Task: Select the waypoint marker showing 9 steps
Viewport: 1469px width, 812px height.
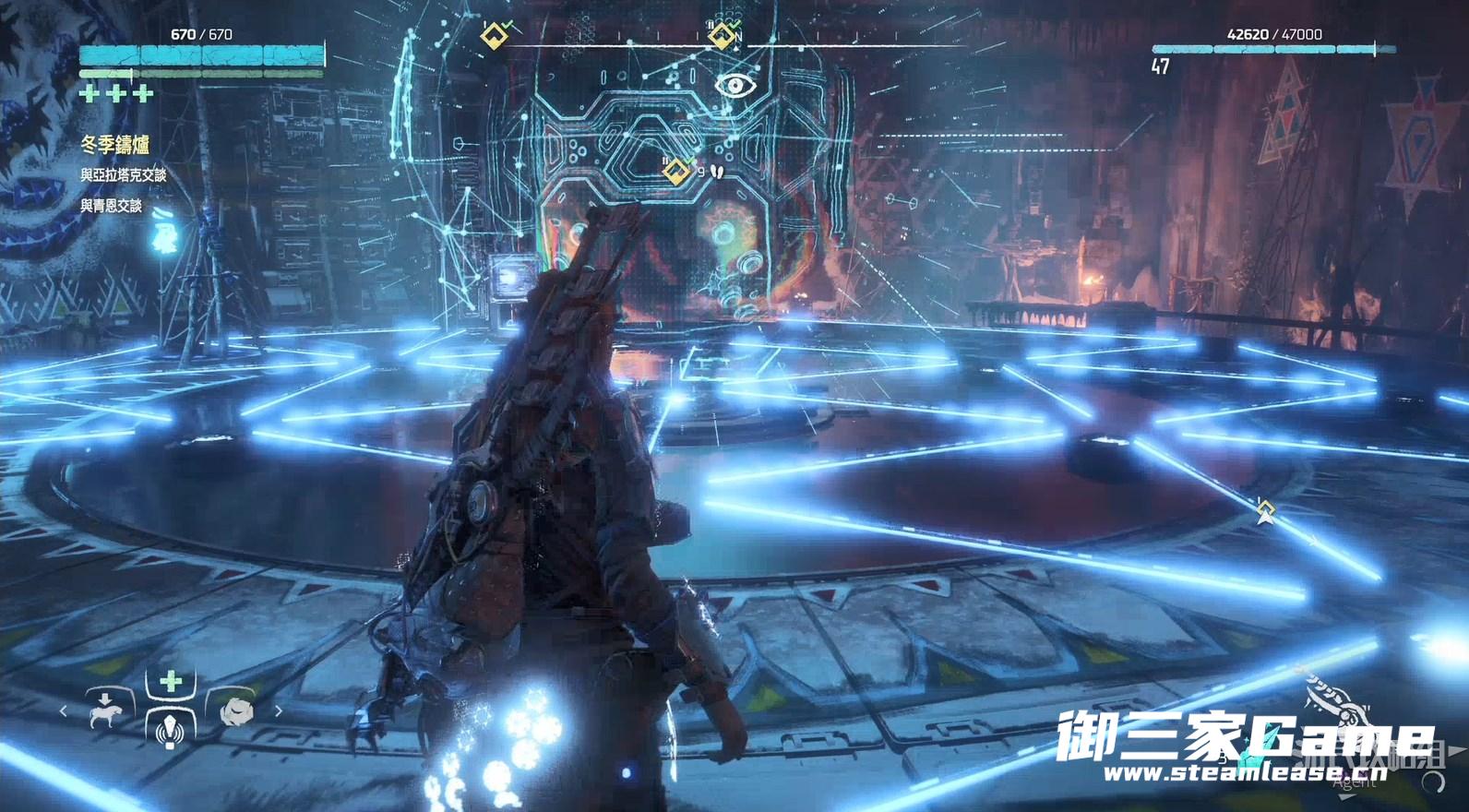Action: [676, 171]
